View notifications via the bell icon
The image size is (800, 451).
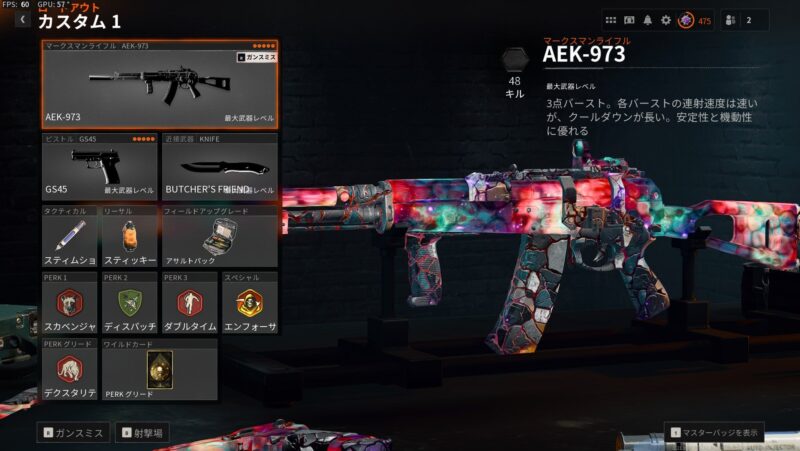(647, 20)
